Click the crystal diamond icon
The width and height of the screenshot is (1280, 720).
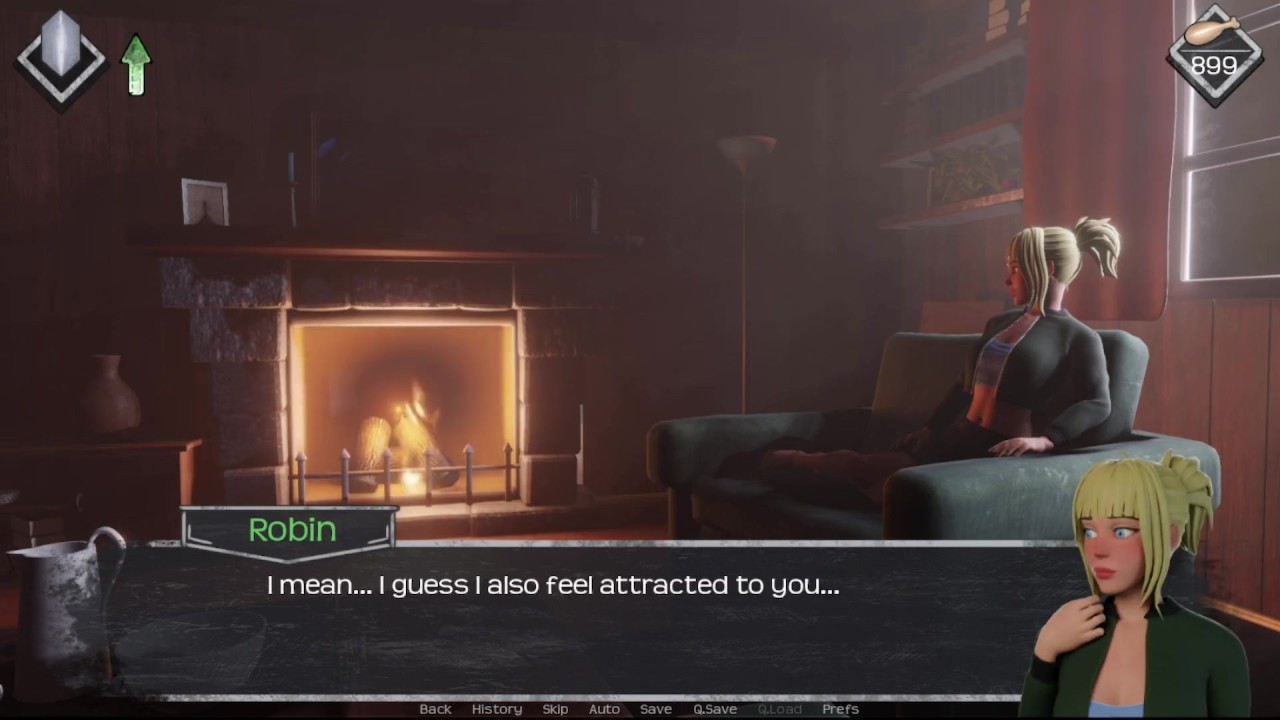pos(61,58)
